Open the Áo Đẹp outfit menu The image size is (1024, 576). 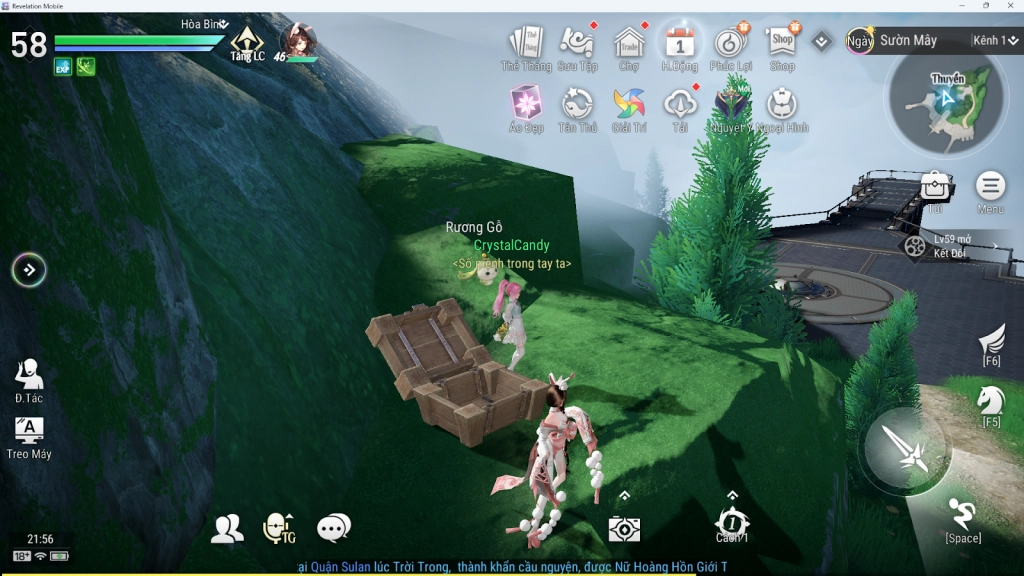tap(526, 104)
